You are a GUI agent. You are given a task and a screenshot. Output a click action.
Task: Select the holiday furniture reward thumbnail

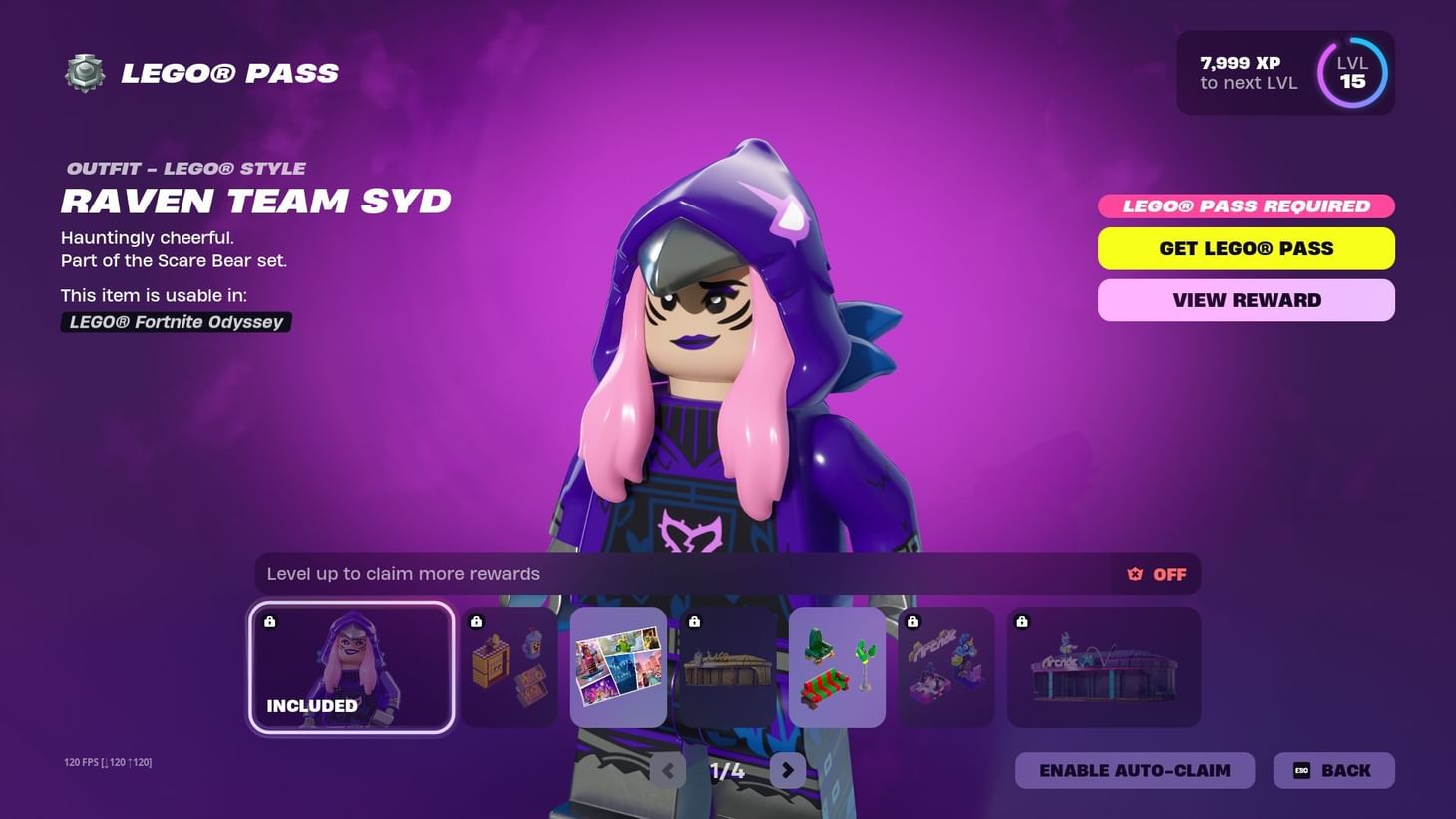click(837, 666)
